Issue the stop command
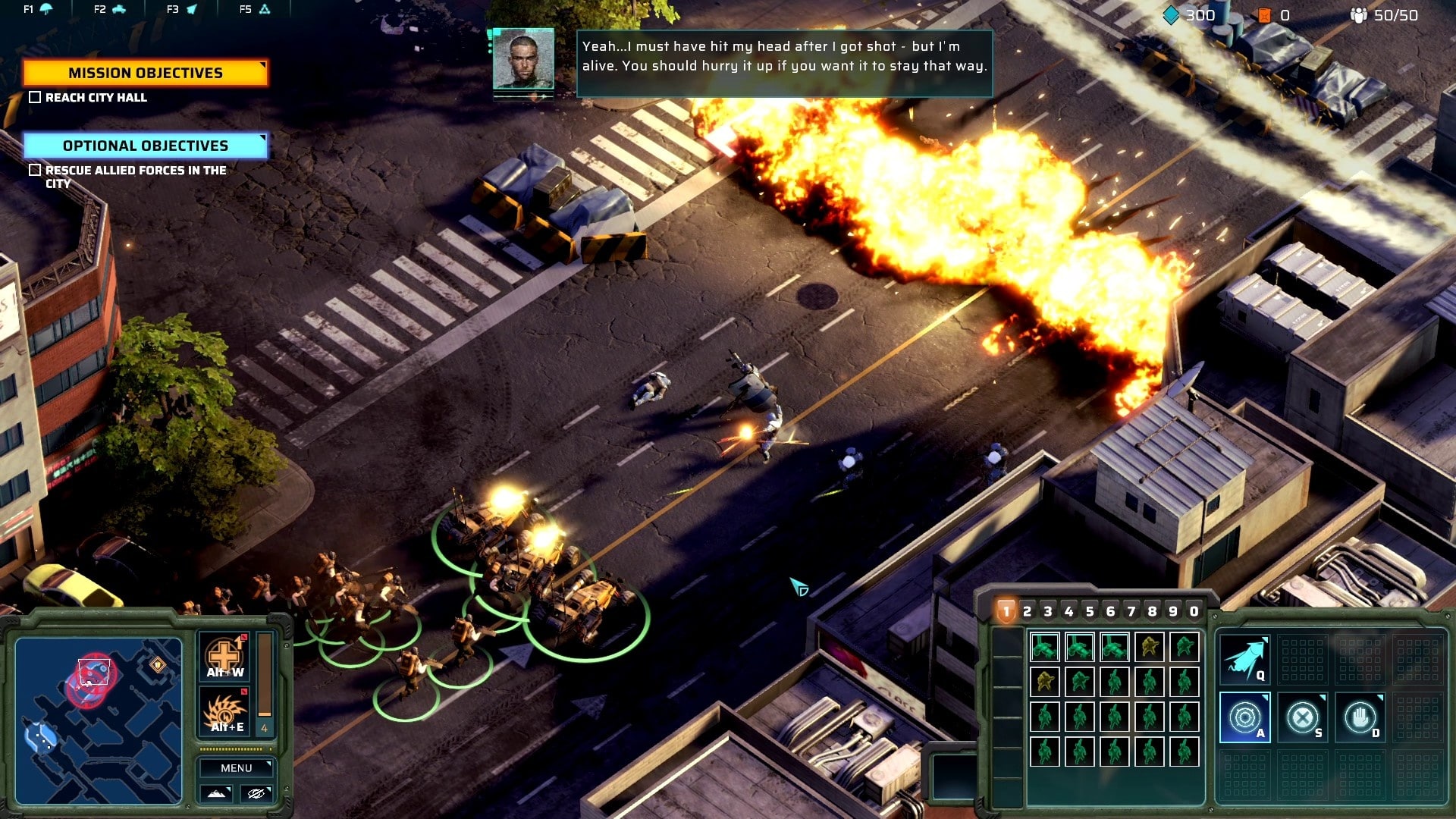Viewport: 1456px width, 819px height. pos(1302,717)
